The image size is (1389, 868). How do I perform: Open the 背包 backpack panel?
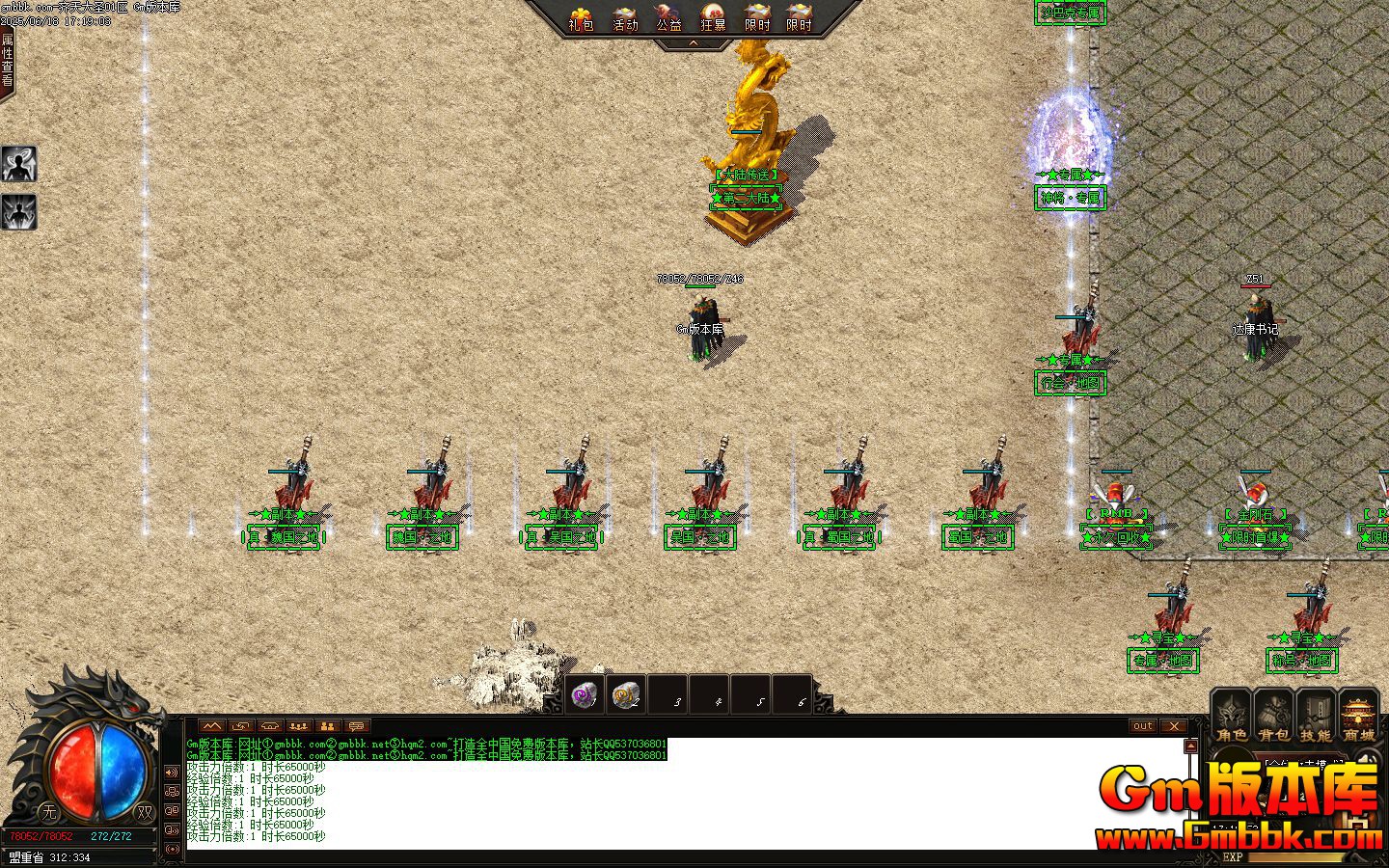(1273, 717)
